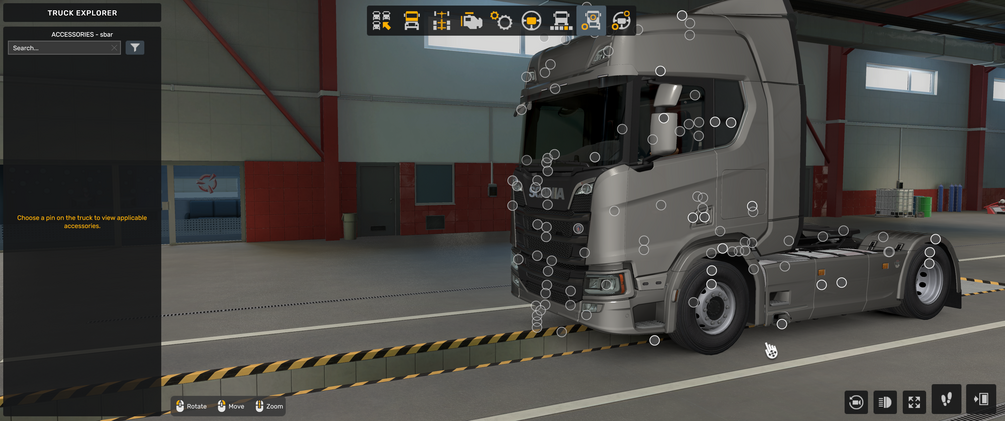Activate the footprints walk-around mode
1005x421 pixels.
946,399
